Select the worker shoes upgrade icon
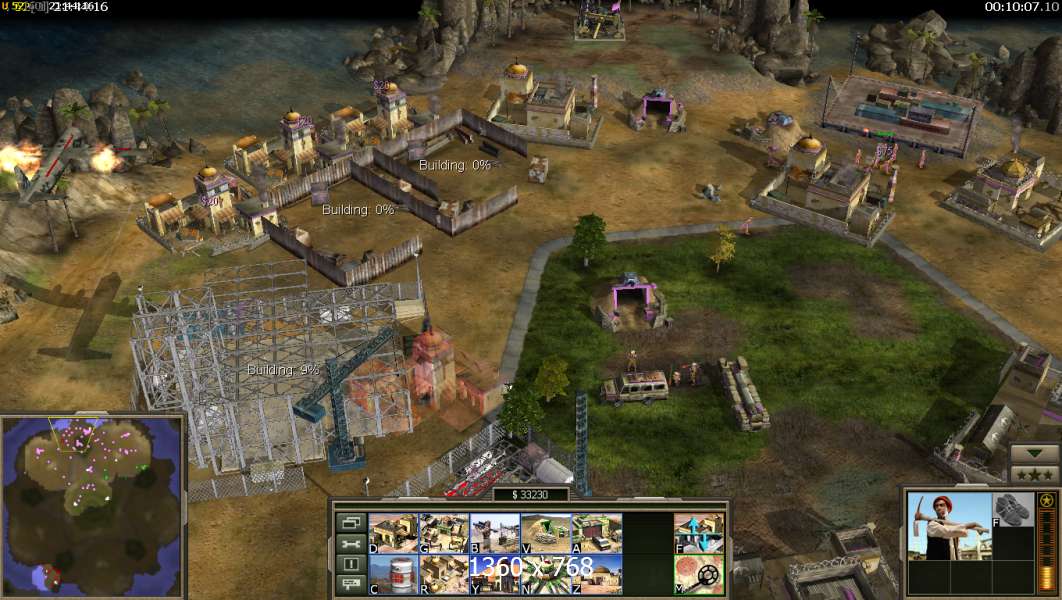Screen dimensions: 1062x600 (1012, 508)
